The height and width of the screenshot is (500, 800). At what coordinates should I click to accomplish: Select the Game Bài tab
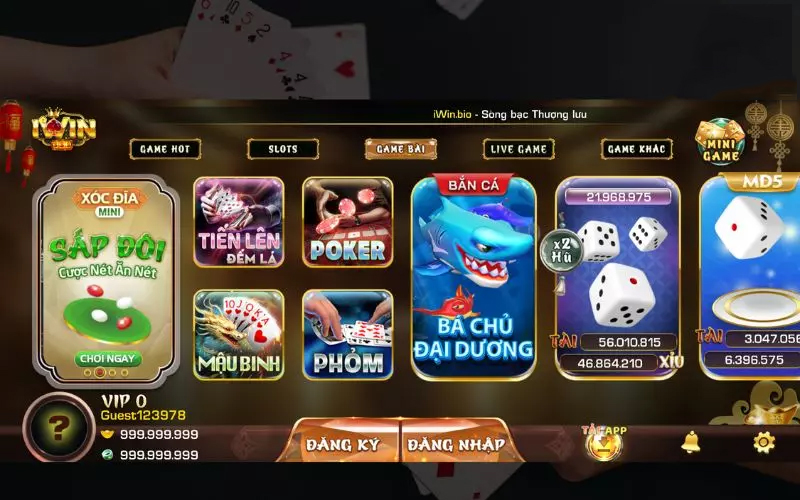[401, 149]
